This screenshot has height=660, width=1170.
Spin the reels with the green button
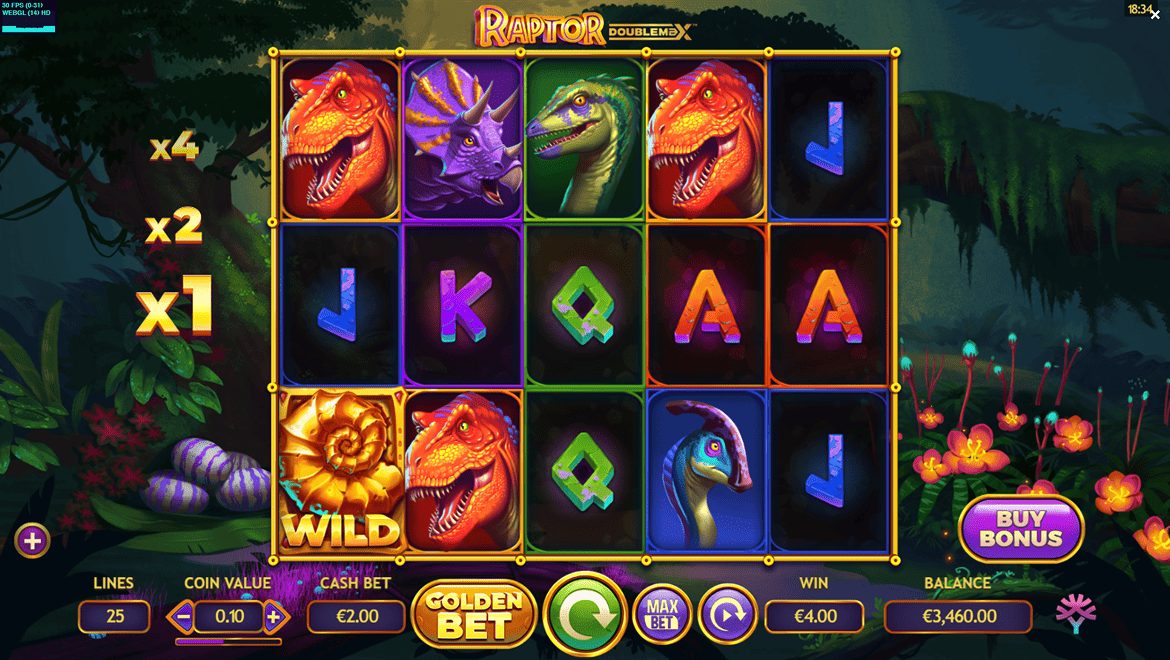pos(585,614)
